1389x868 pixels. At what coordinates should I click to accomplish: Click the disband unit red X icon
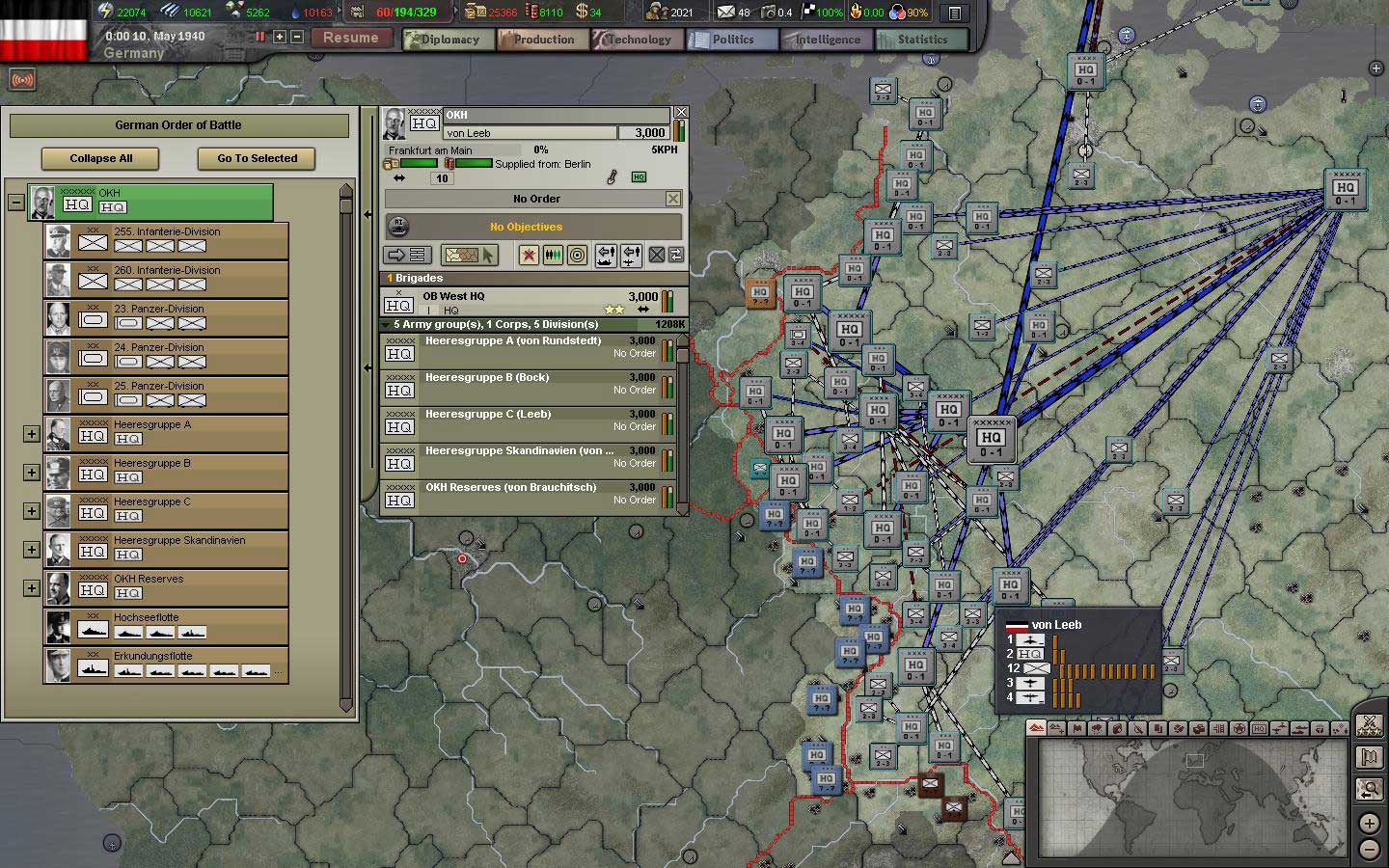pyautogui.click(x=529, y=255)
